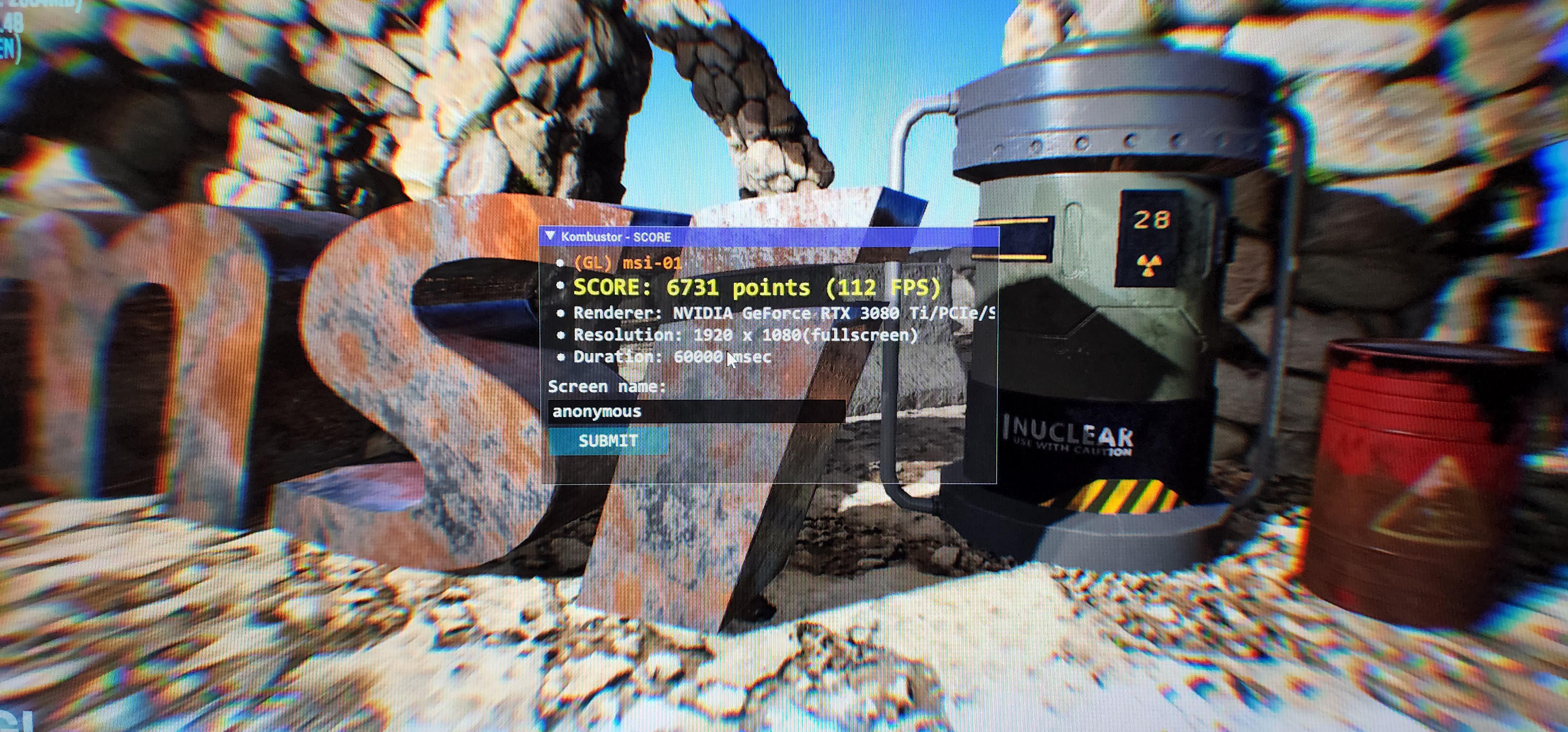Collapse the Kombustor SCORE panel via its triangle
This screenshot has width=1568, height=732.
tap(552, 237)
